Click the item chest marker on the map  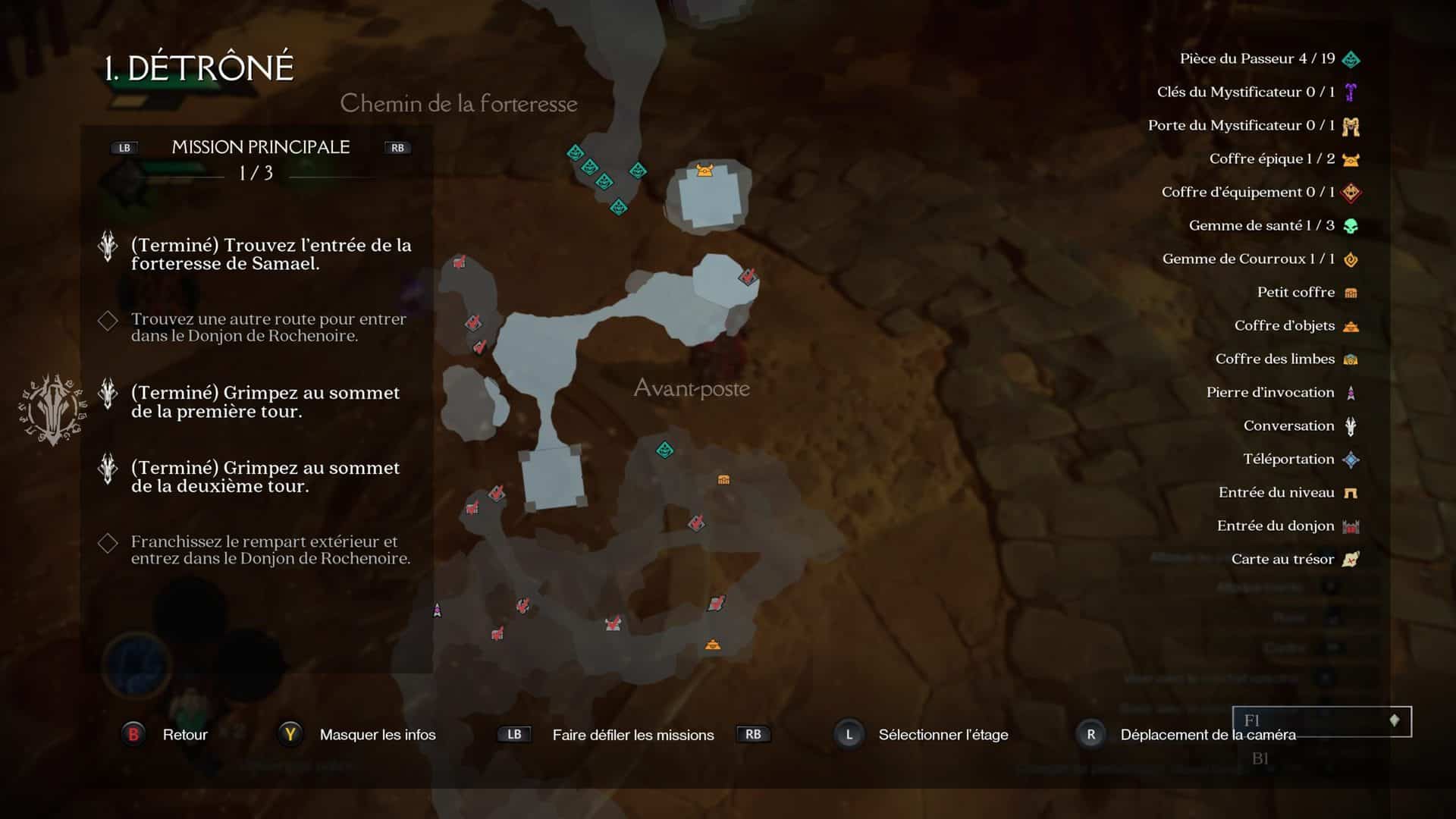click(712, 645)
